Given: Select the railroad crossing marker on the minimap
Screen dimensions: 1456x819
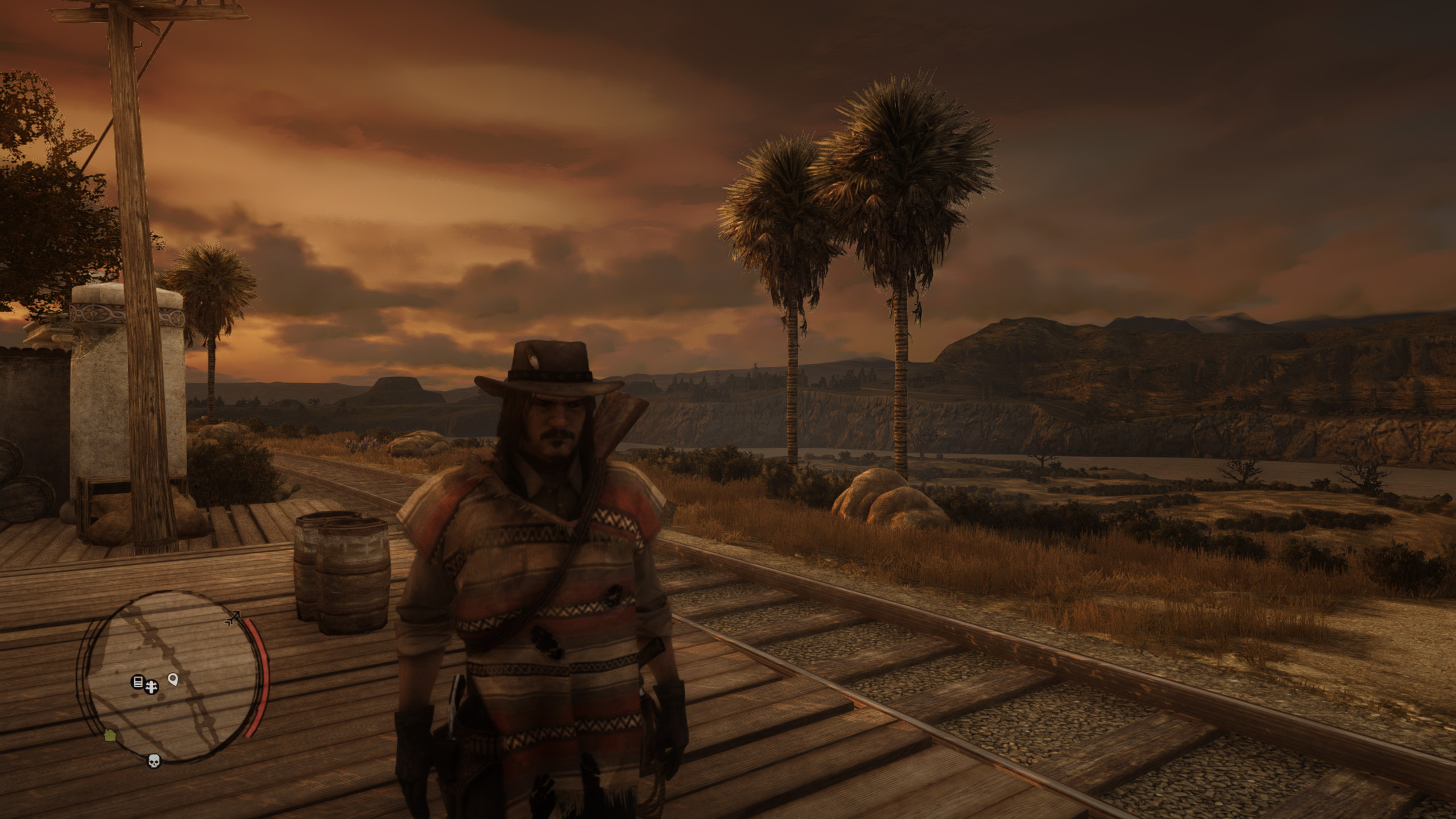Looking at the screenshot, I should click(151, 688).
